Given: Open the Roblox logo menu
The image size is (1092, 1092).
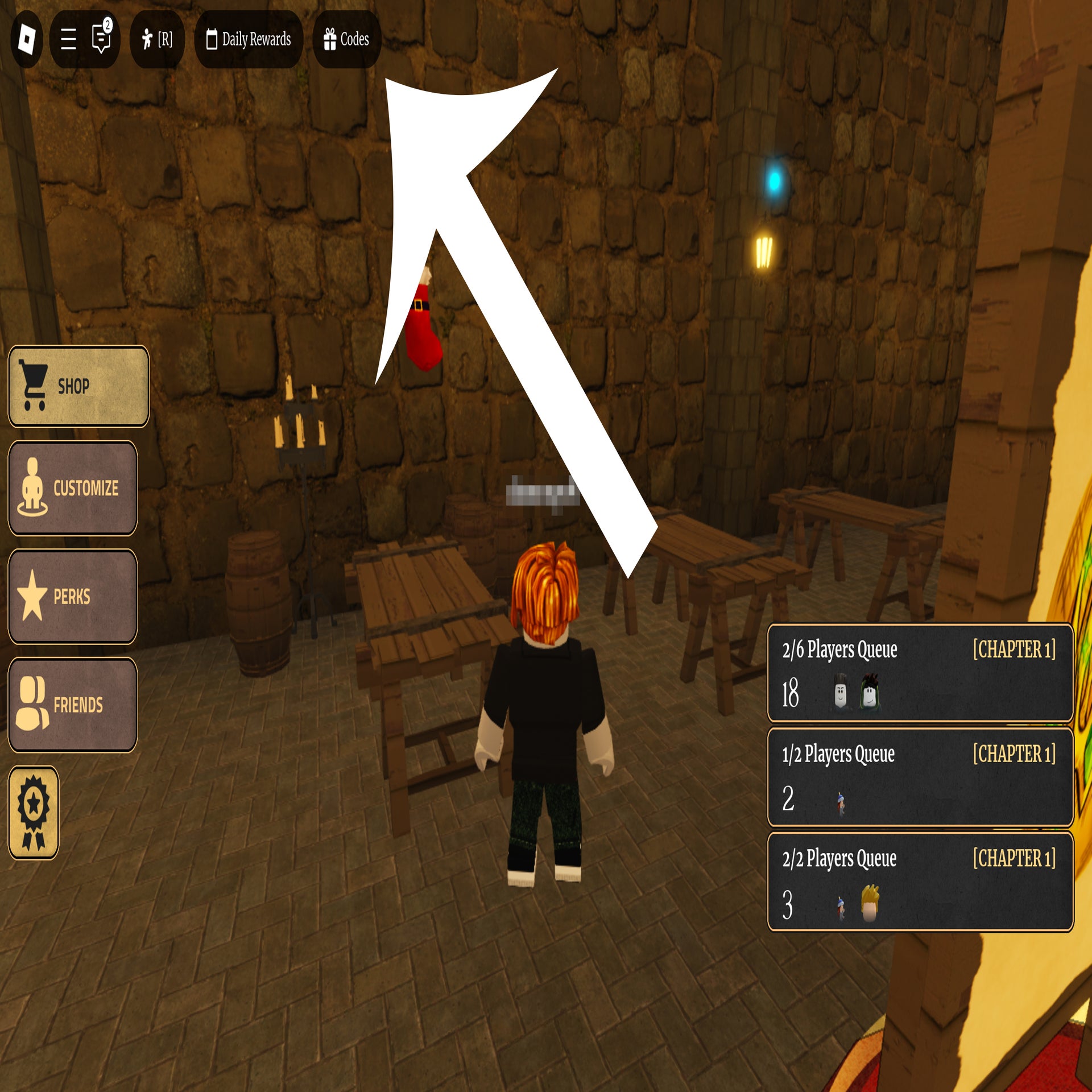Looking at the screenshot, I should 27,39.
